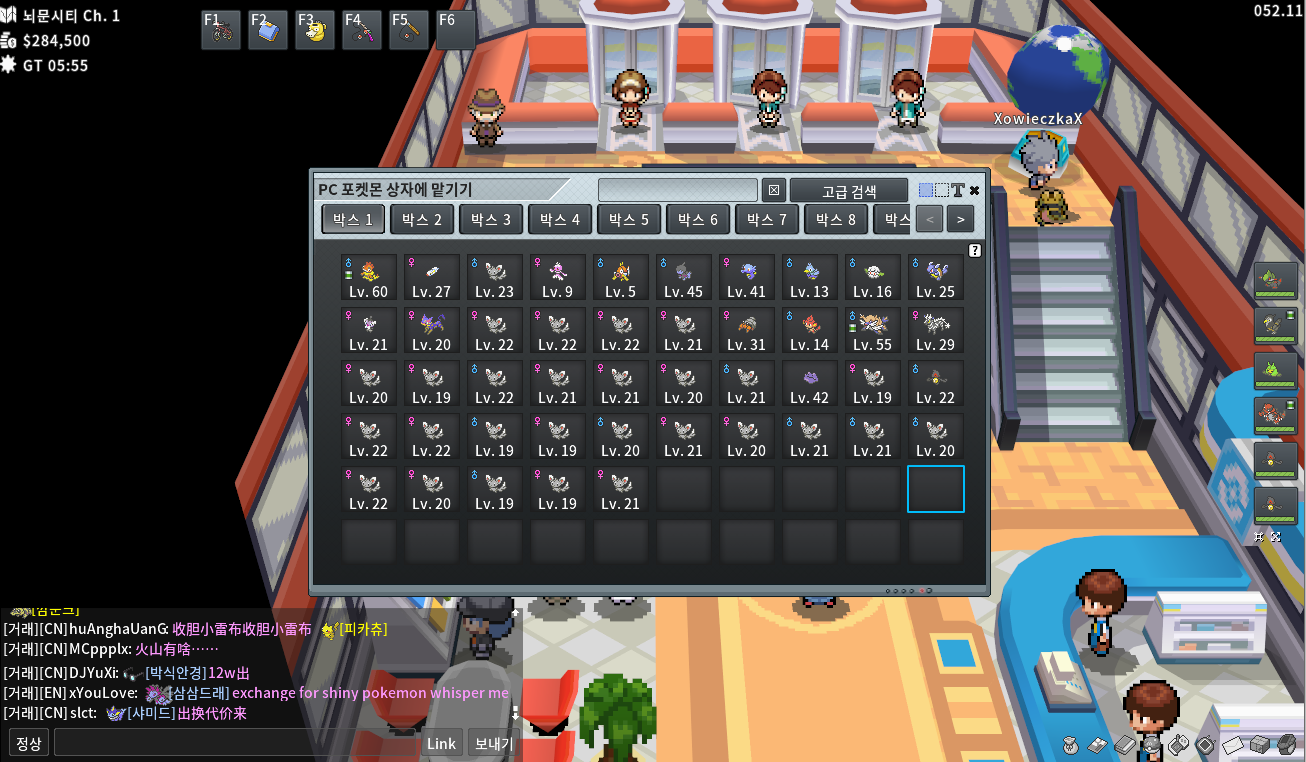Show next box tabs with the > arrow
Screen dimensions: 1306x762
(x=960, y=219)
